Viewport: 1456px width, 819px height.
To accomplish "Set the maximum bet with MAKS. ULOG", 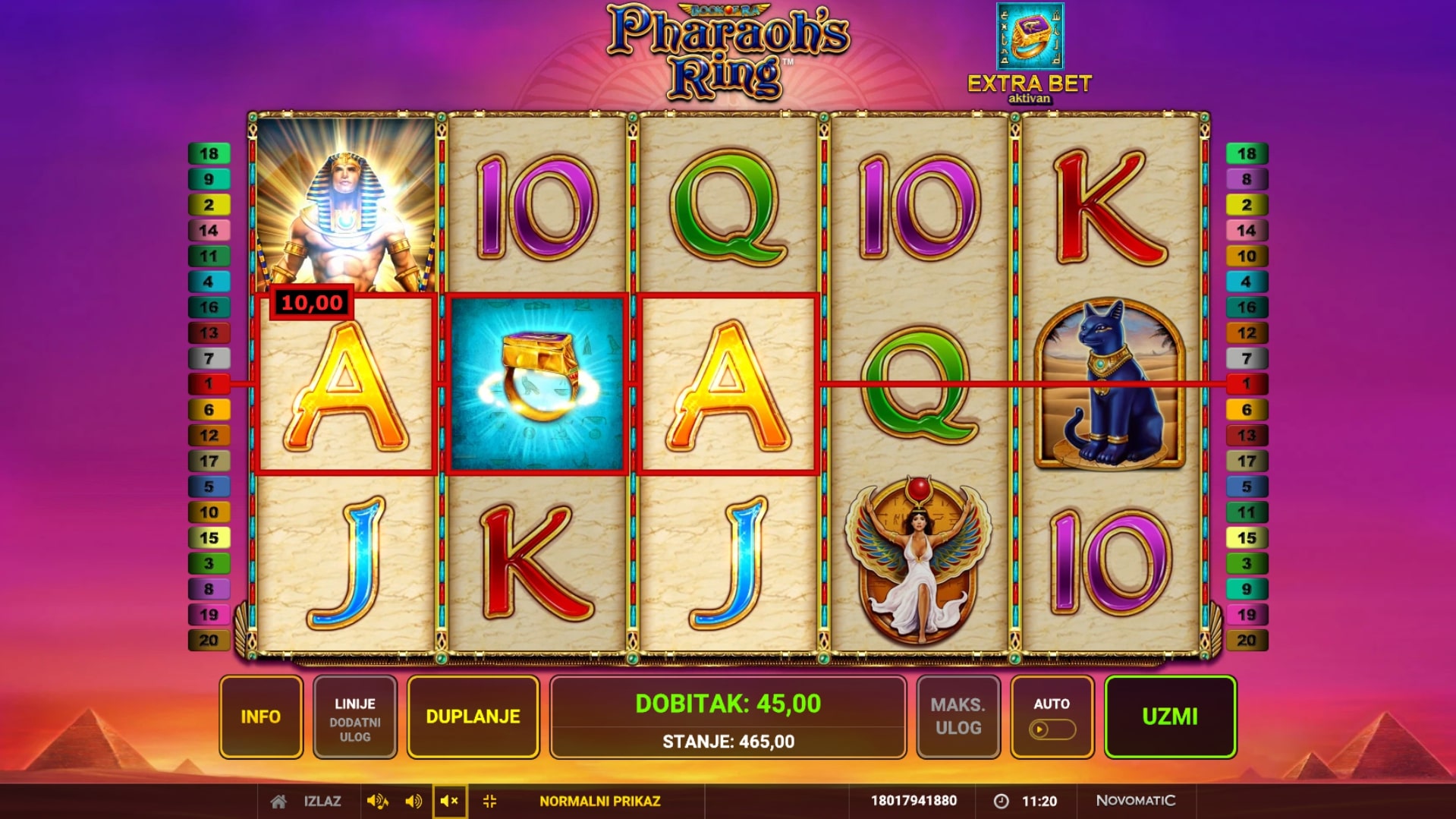I will pos(958,717).
